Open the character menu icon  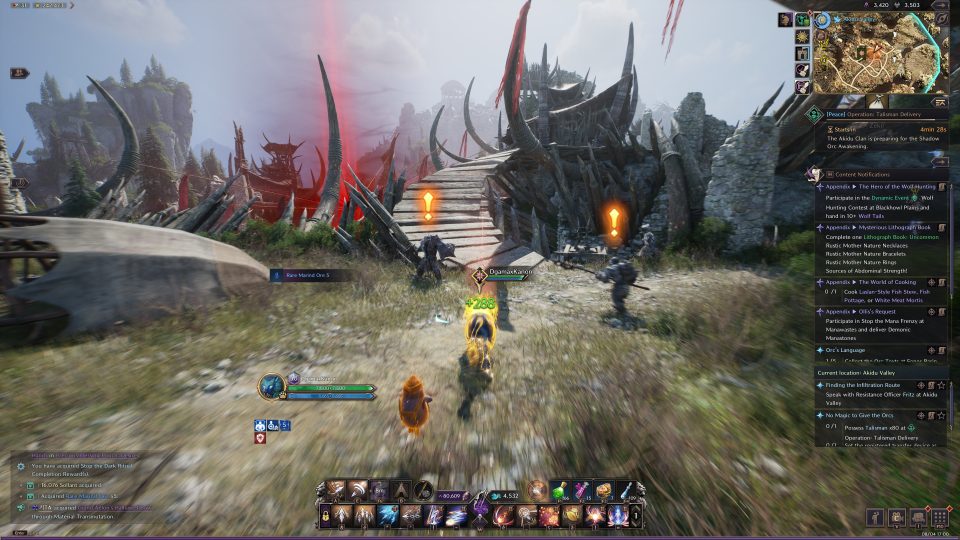[877, 517]
